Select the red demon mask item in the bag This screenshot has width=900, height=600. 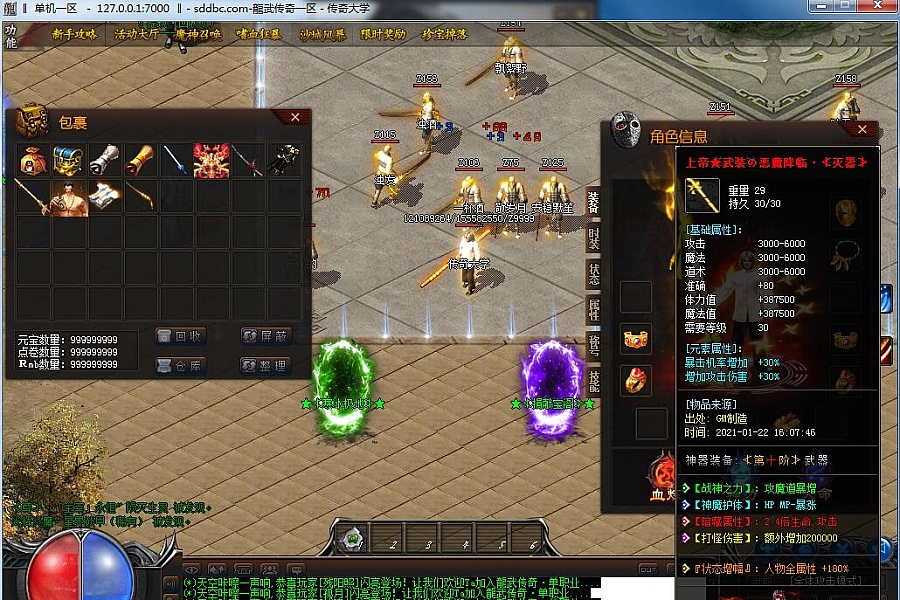tap(212, 160)
